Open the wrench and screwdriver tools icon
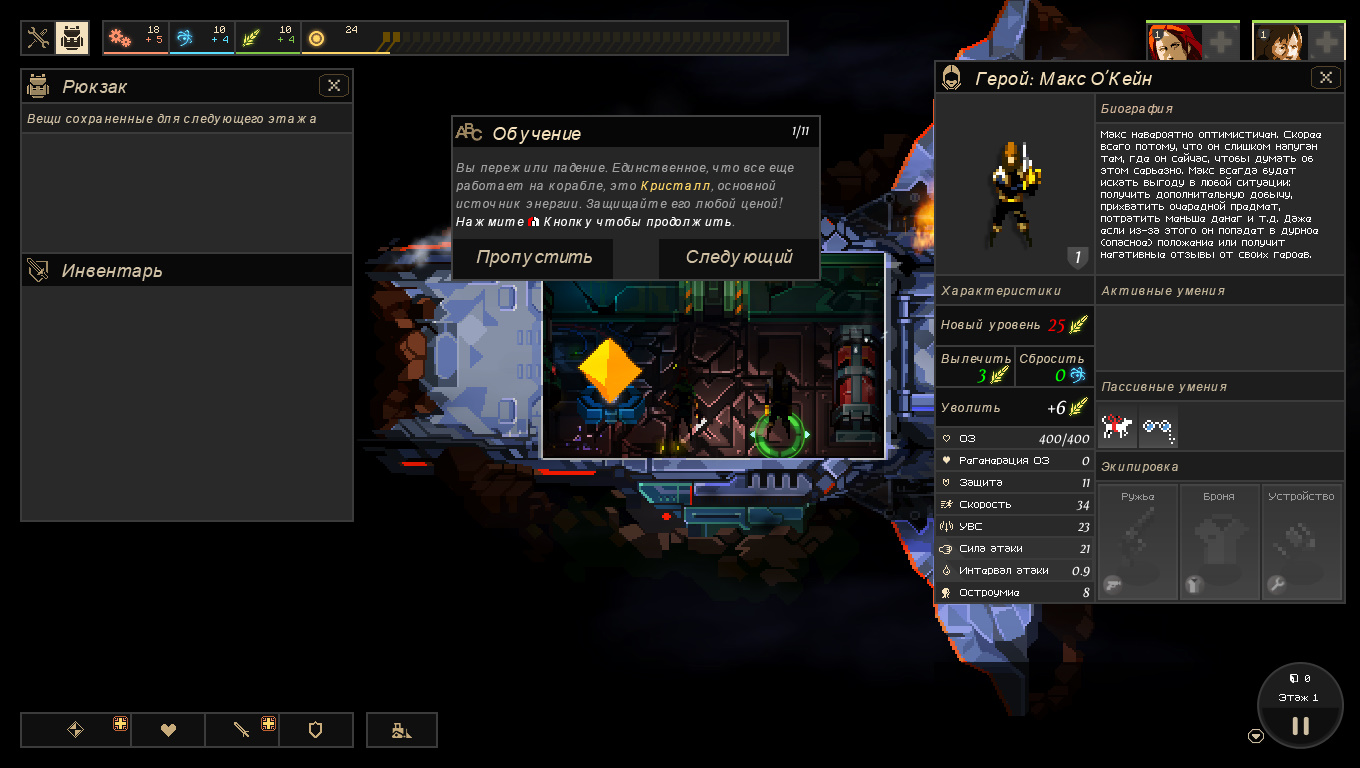The image size is (1360, 768). pyautogui.click(x=38, y=38)
